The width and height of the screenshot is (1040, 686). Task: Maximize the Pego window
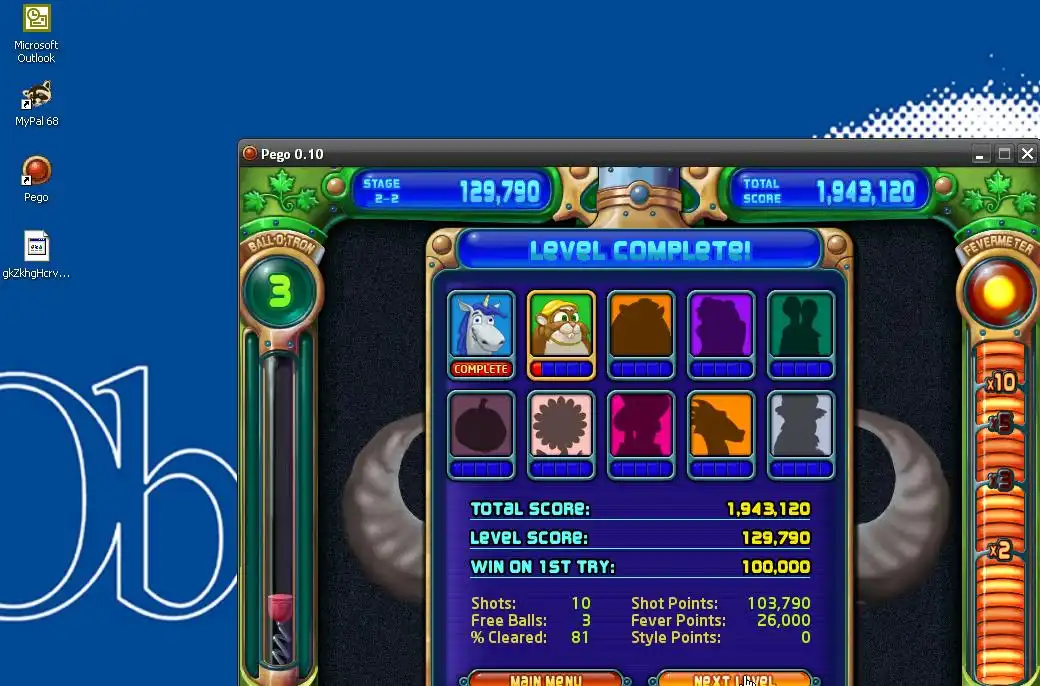click(1004, 154)
